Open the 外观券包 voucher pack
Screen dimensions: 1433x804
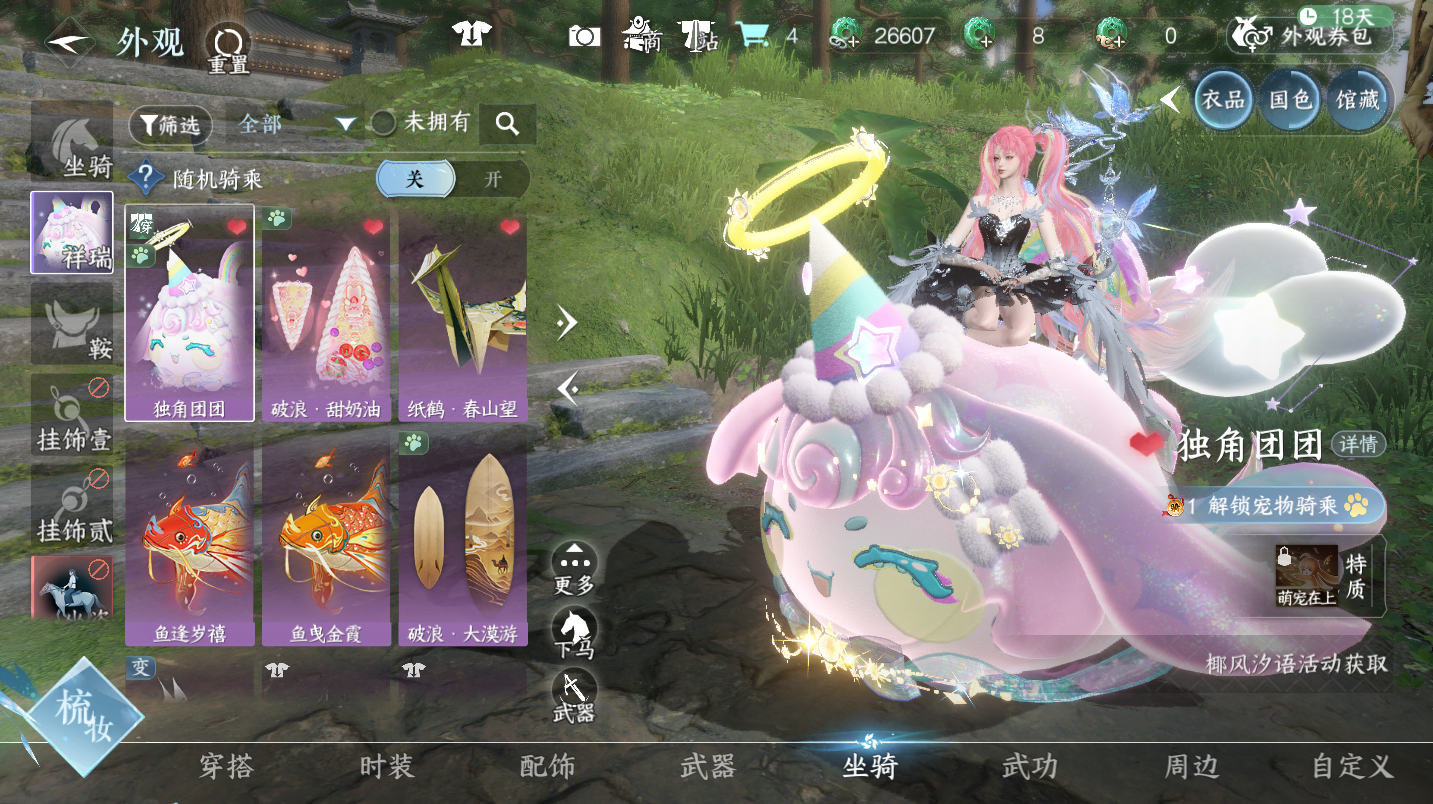(1309, 36)
